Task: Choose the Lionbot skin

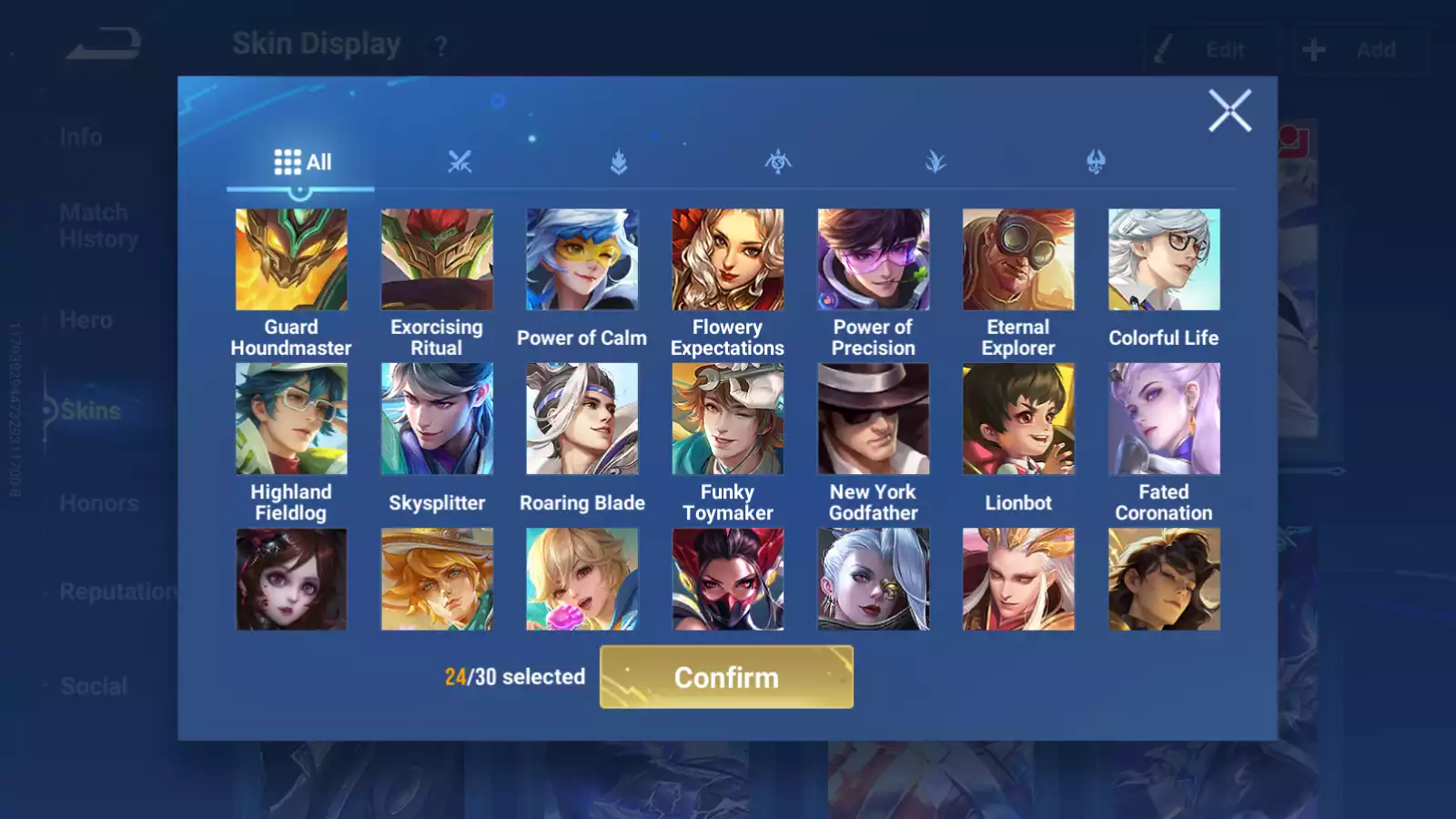Action: (x=1018, y=419)
